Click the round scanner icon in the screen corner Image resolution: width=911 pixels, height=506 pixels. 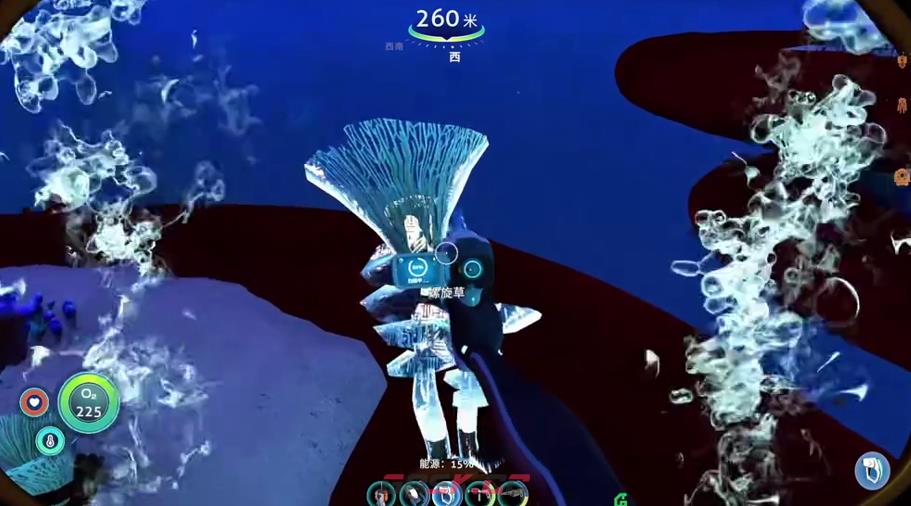(872, 471)
